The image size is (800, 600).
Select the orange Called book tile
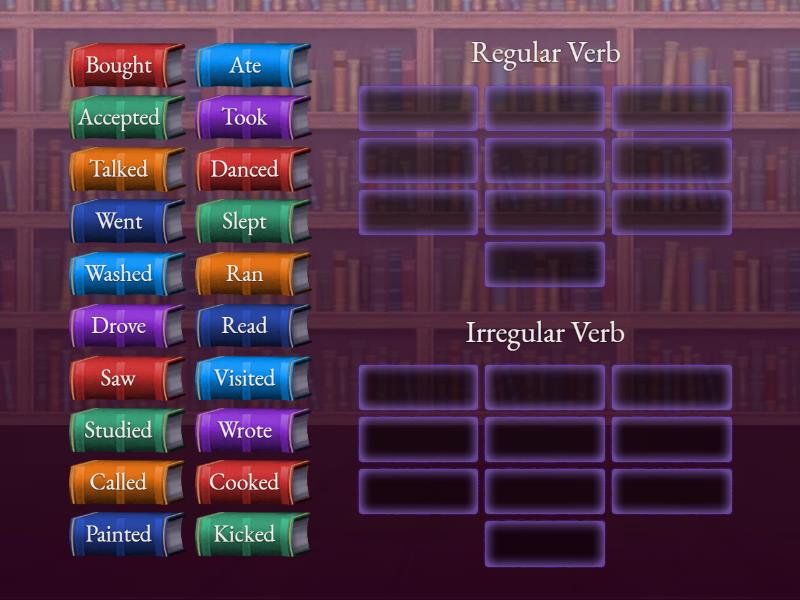click(x=119, y=483)
